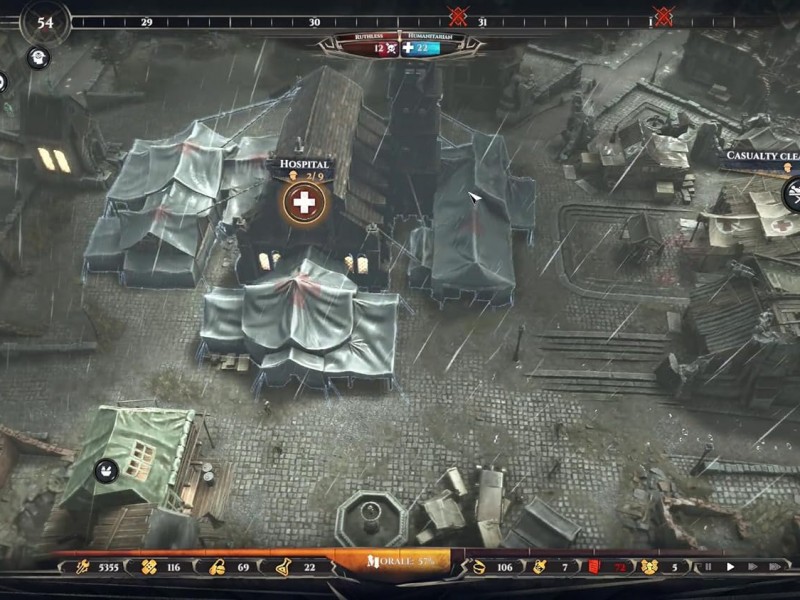Set game to normal play speed
This screenshot has width=800, height=600.
730,567
